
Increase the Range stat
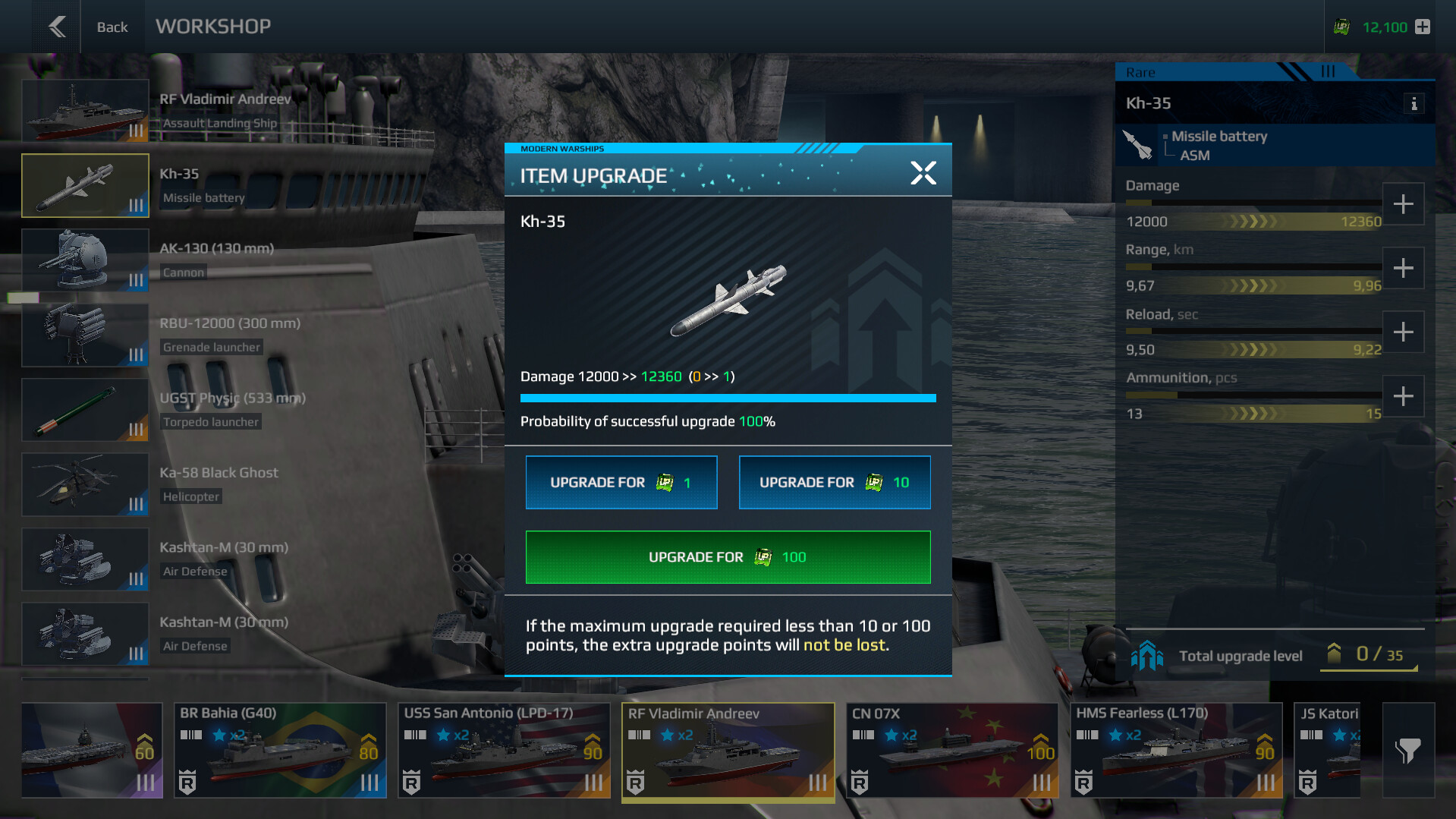1403,268
